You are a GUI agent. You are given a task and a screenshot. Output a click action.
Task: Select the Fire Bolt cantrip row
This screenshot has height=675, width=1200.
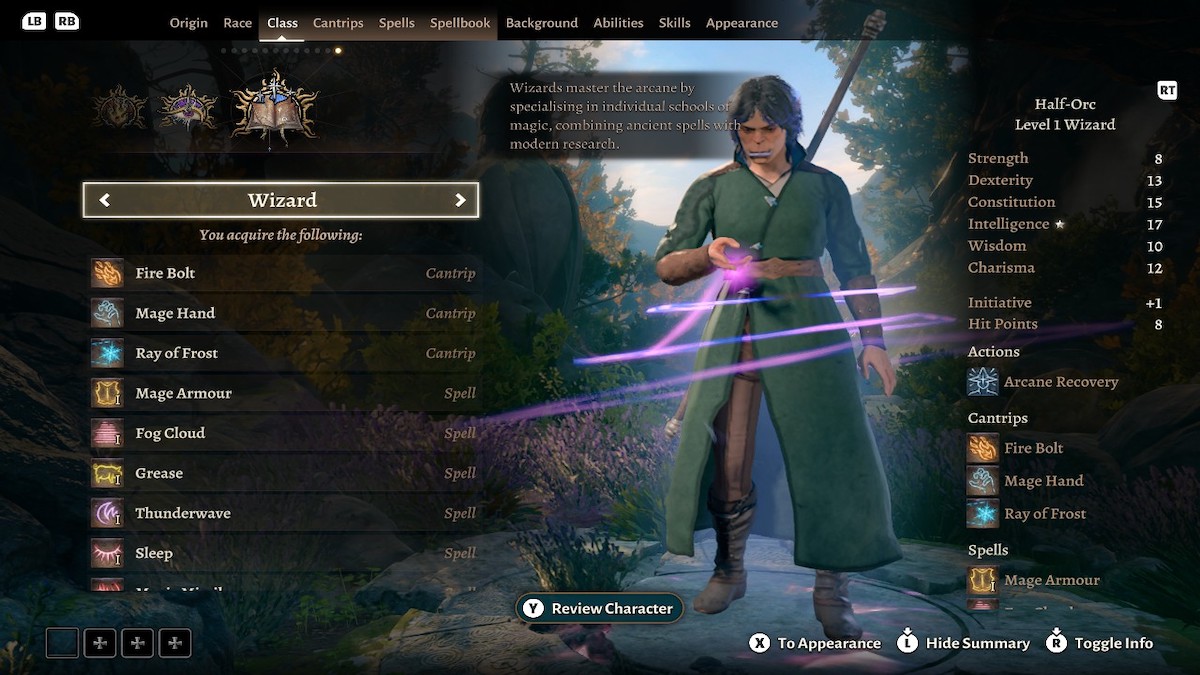tap(284, 273)
